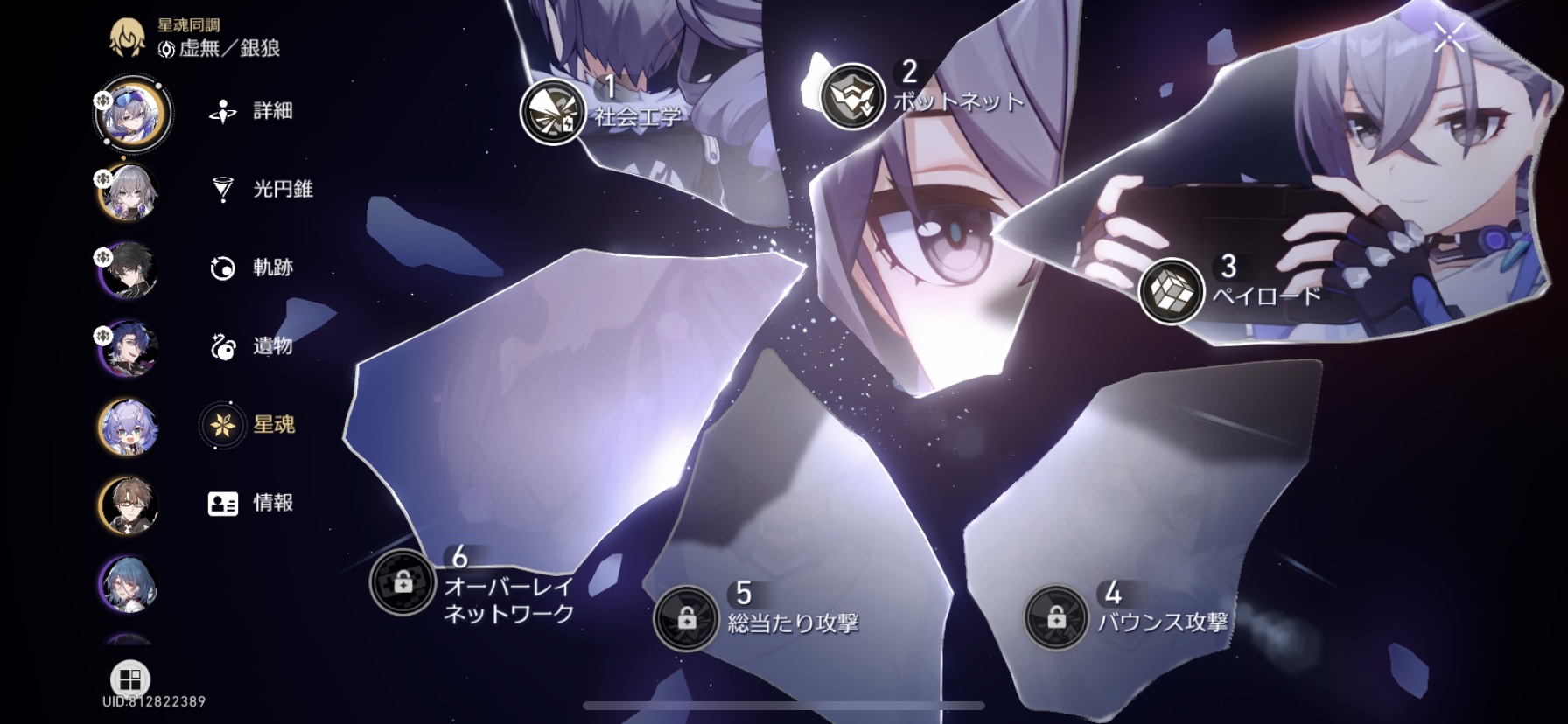
Task: Open eidolon 3 ペイロード node
Action: tap(1172, 291)
